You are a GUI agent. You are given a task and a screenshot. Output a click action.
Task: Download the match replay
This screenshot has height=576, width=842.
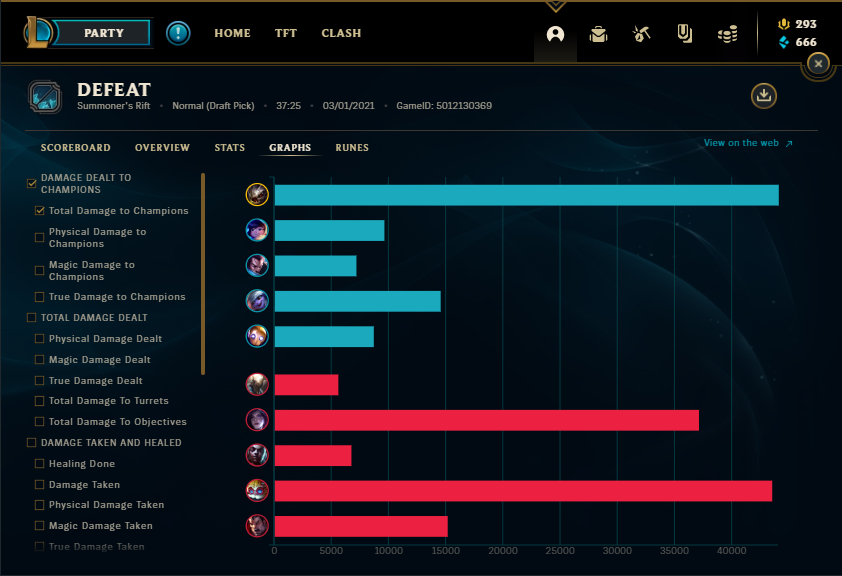tap(764, 96)
